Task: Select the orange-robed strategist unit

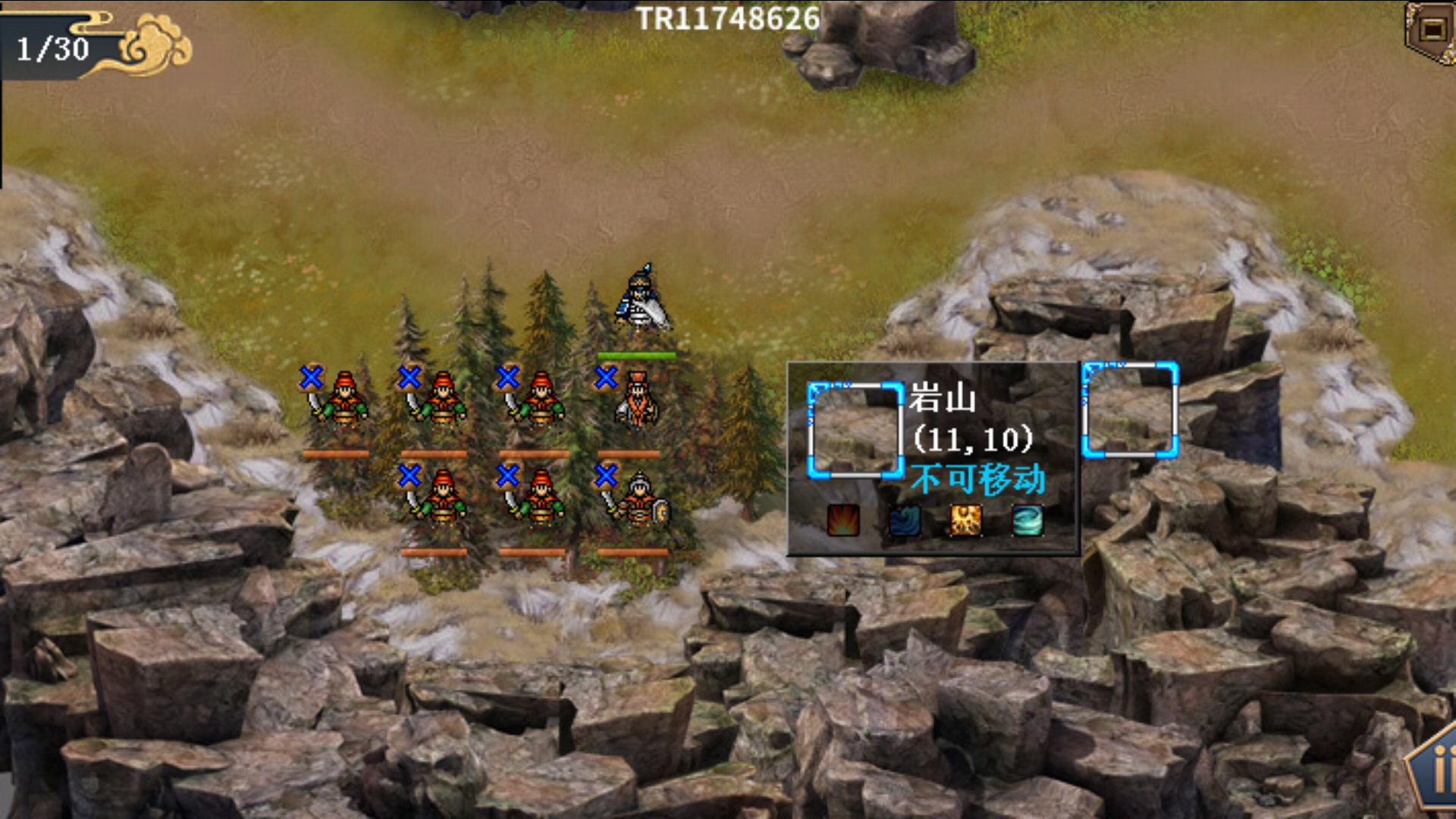Action: (635, 400)
